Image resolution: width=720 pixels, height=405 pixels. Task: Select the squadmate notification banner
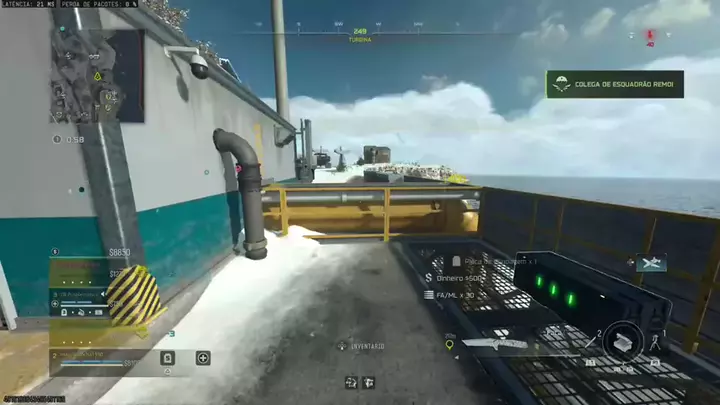614,84
